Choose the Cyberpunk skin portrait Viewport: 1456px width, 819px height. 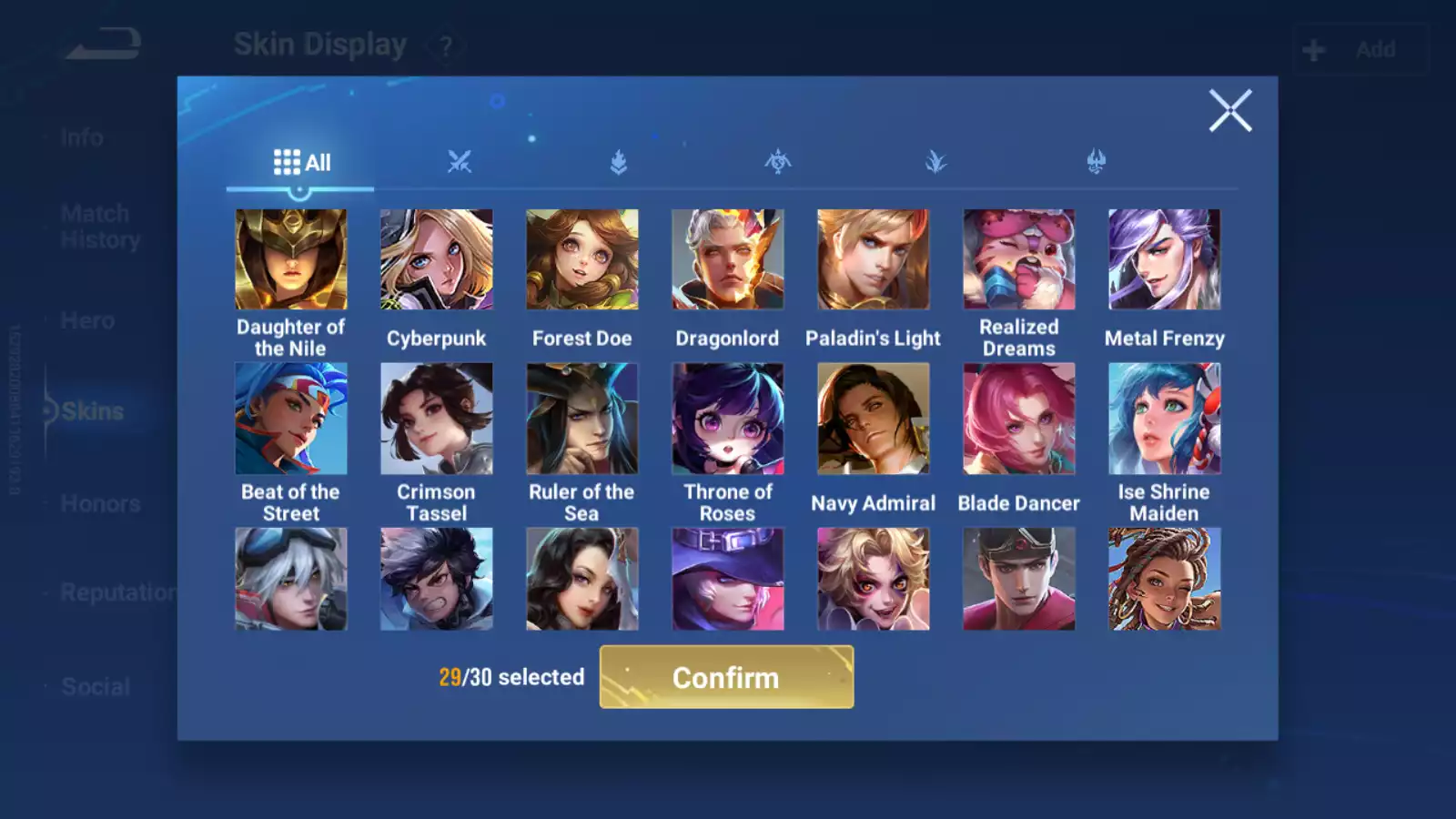pyautogui.click(x=437, y=259)
